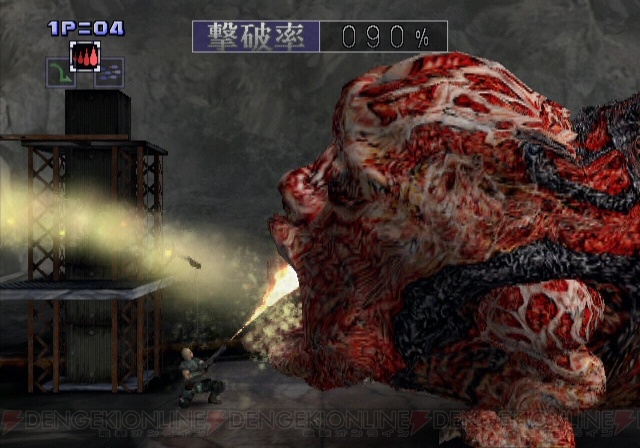Choose the blue spread shot weapon icon
This screenshot has width=640, height=448.
click(x=109, y=72)
